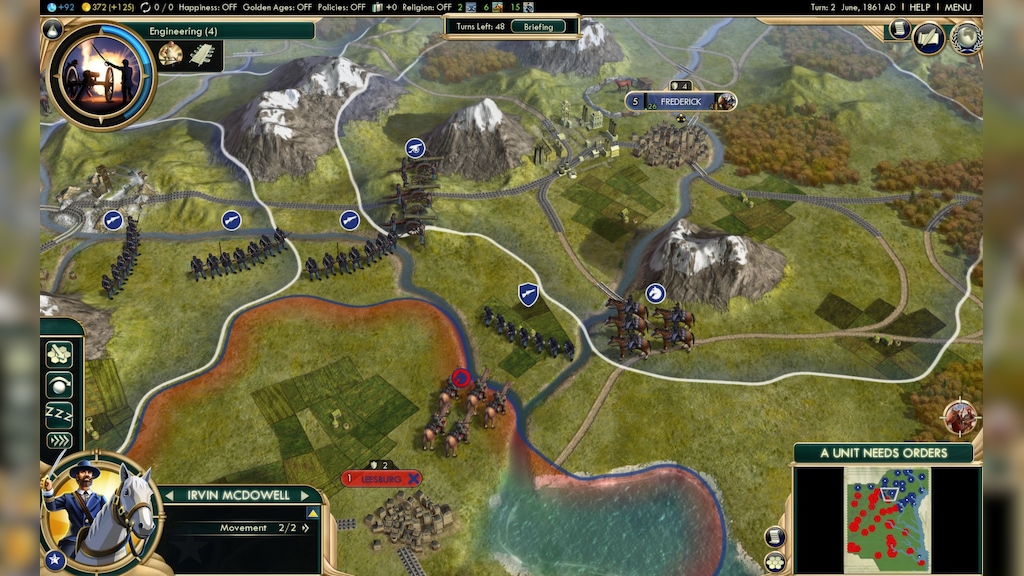Choose the Sleep action for the unit

(x=61, y=413)
